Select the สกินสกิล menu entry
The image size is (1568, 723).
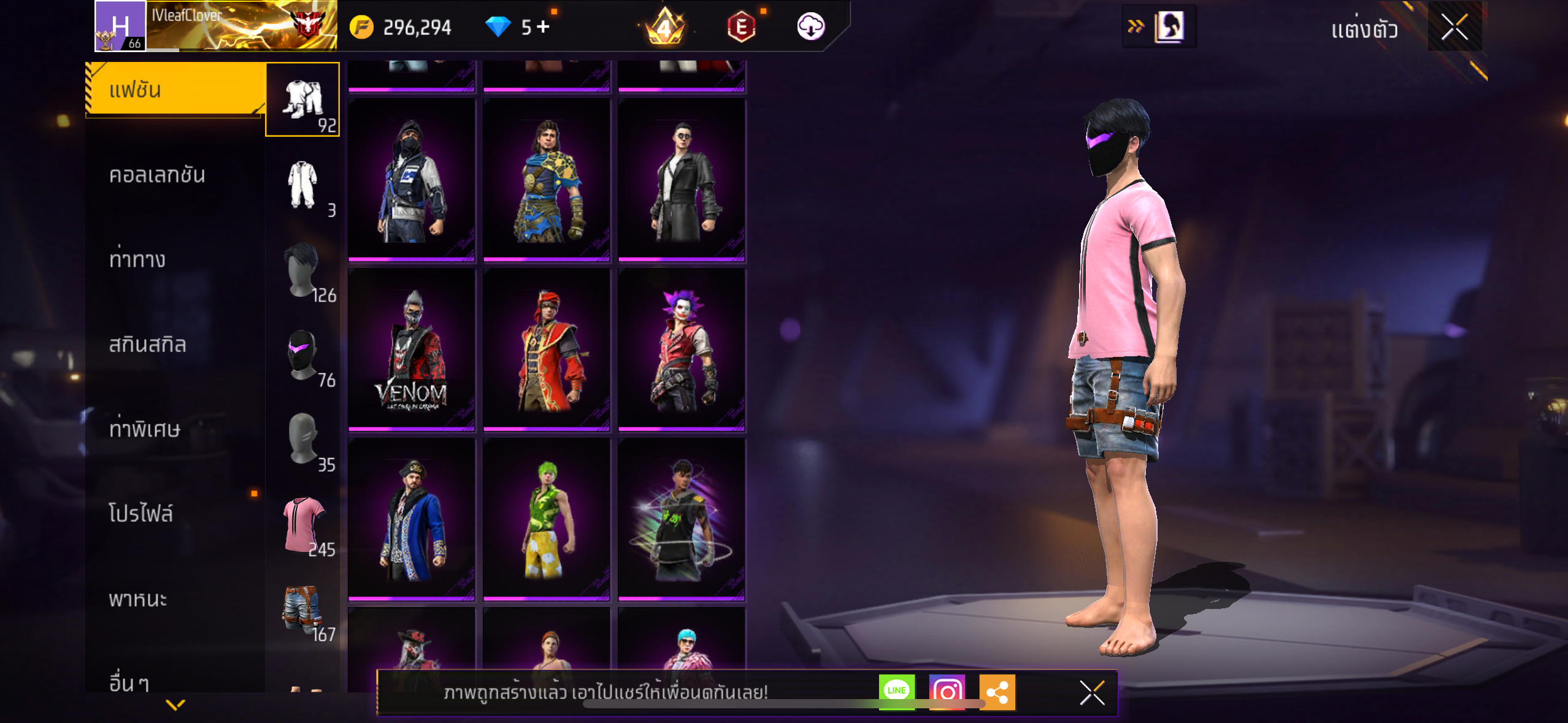pyautogui.click(x=147, y=344)
